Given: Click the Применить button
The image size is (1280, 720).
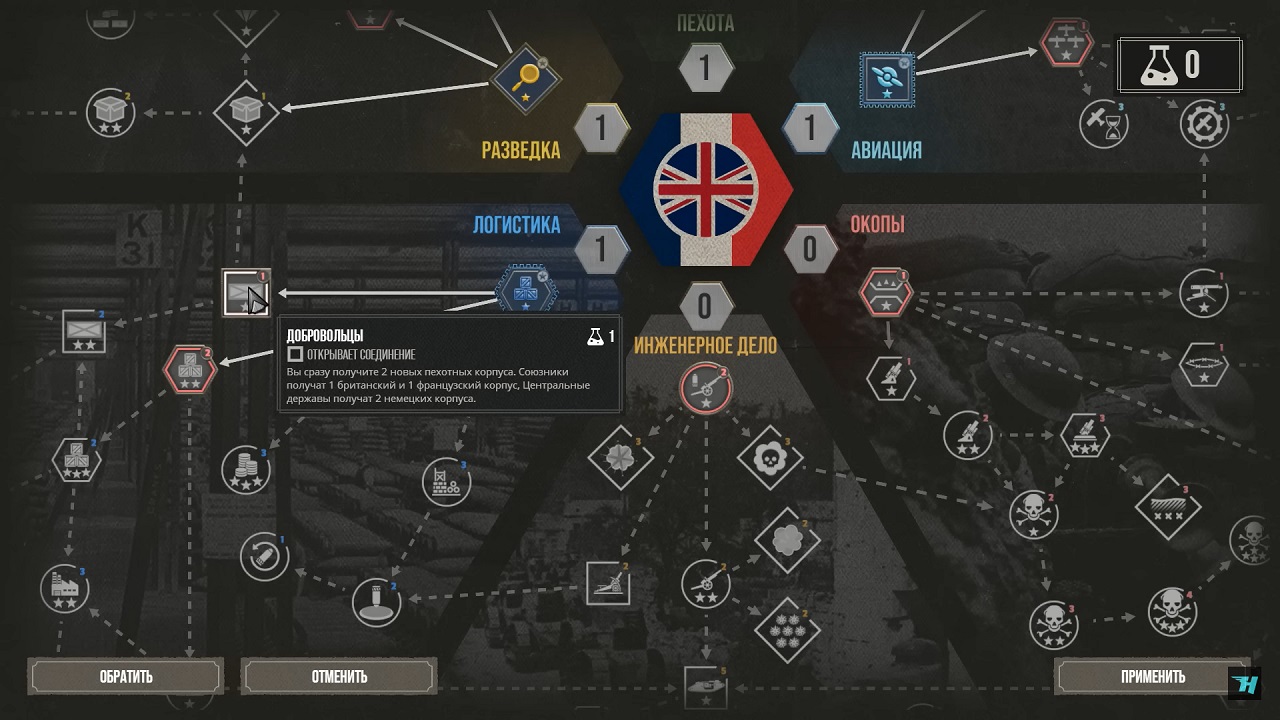Looking at the screenshot, I should [x=1152, y=676].
